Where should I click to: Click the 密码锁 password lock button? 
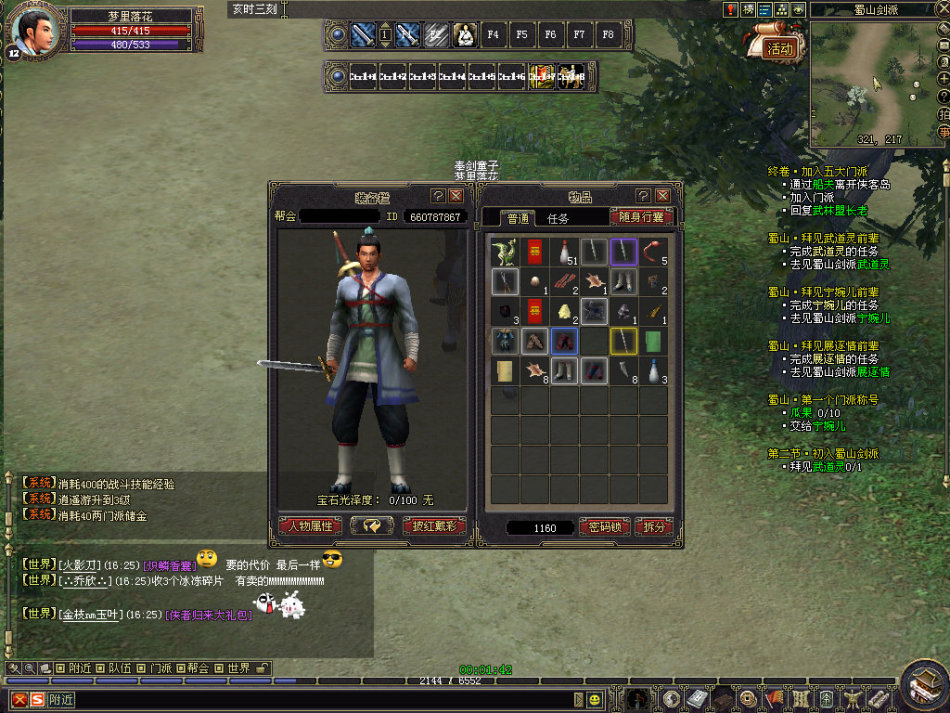604,527
